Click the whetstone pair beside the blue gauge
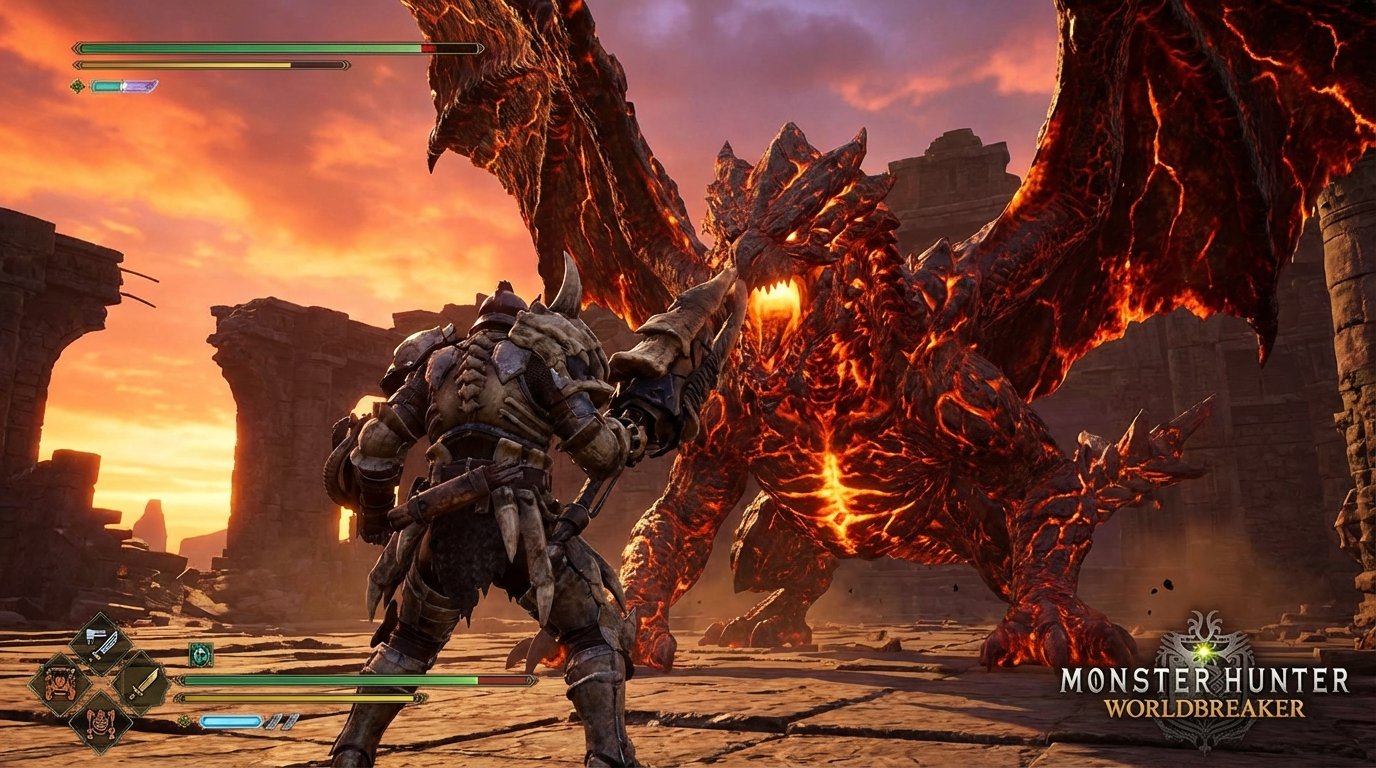Screen dimensions: 1376x768 [281, 721]
